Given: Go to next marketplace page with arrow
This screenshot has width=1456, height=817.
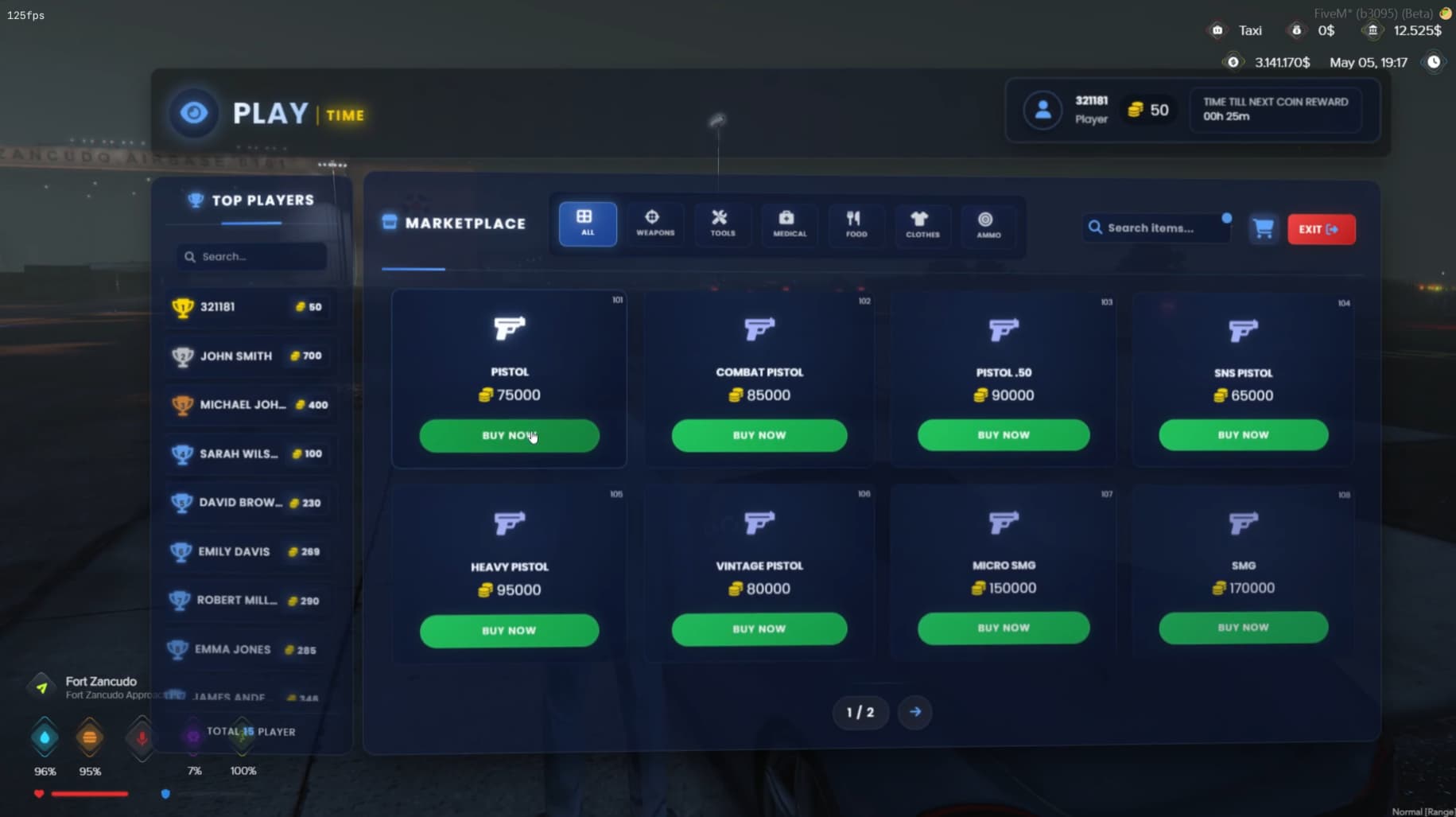Looking at the screenshot, I should 914,712.
